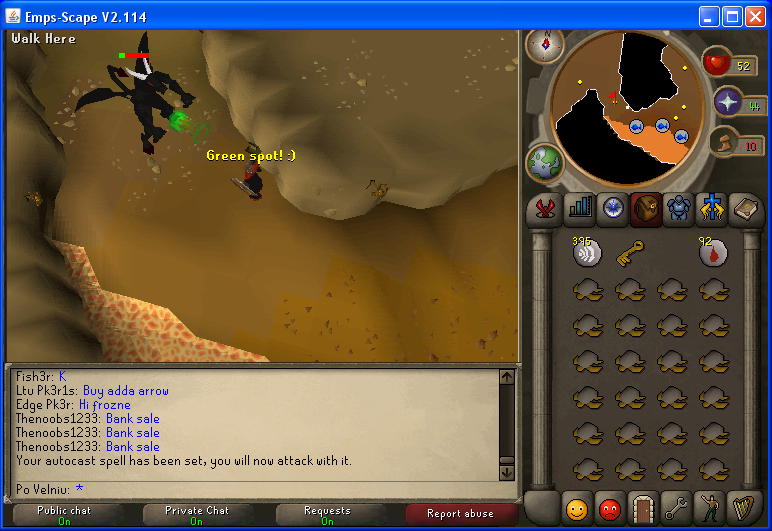Click the Report abuse button
This screenshot has width=772, height=531.
pyautogui.click(x=458, y=514)
